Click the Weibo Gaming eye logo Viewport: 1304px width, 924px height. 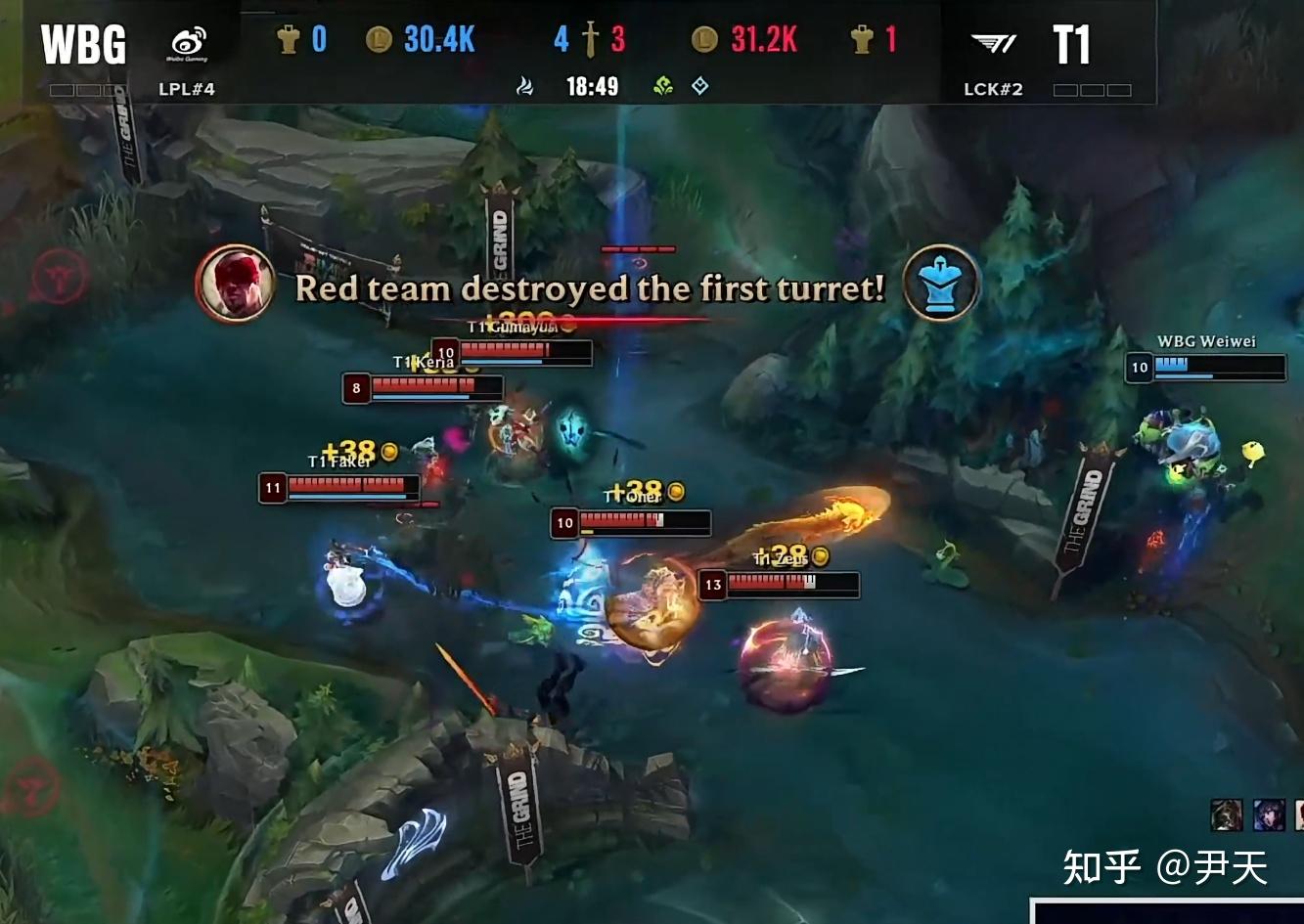click(x=189, y=43)
